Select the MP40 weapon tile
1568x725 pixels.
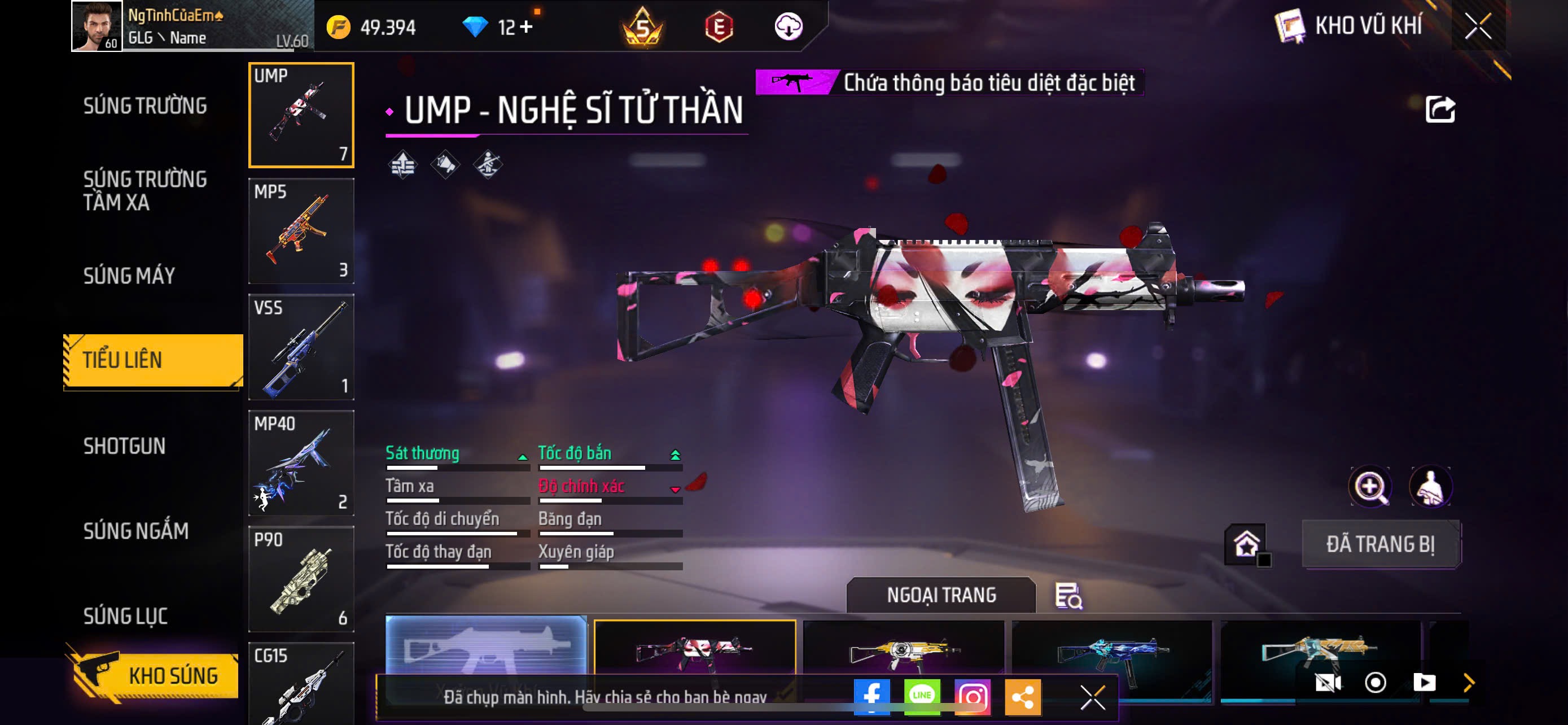pos(301,462)
